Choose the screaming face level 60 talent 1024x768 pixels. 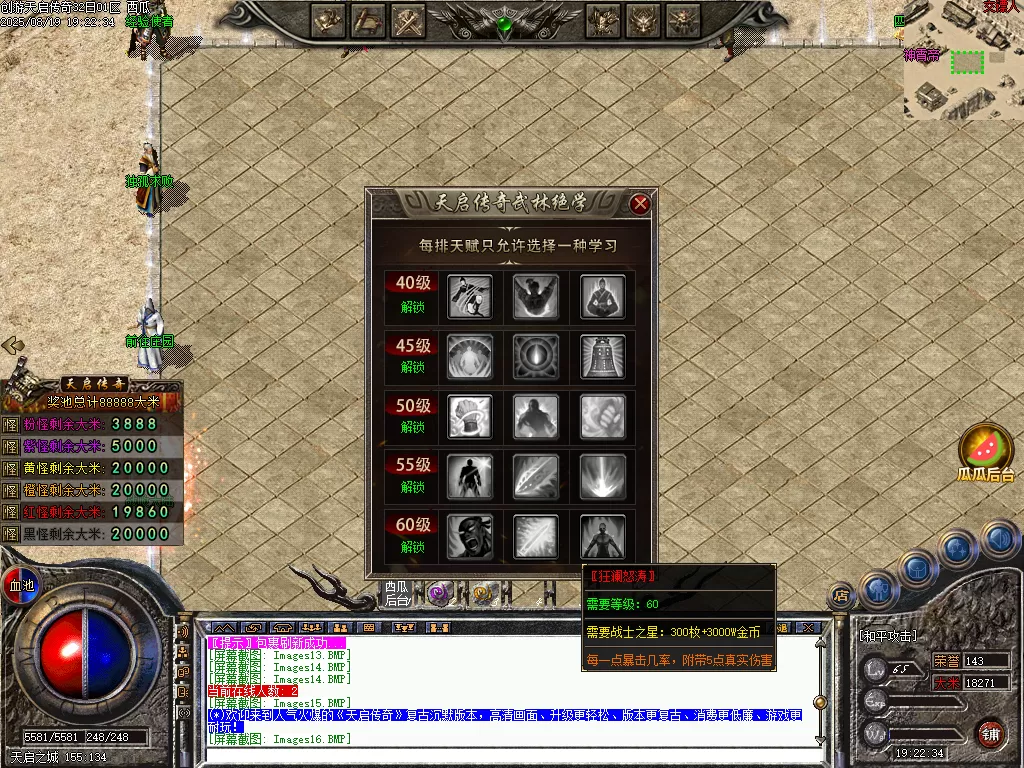[469, 536]
